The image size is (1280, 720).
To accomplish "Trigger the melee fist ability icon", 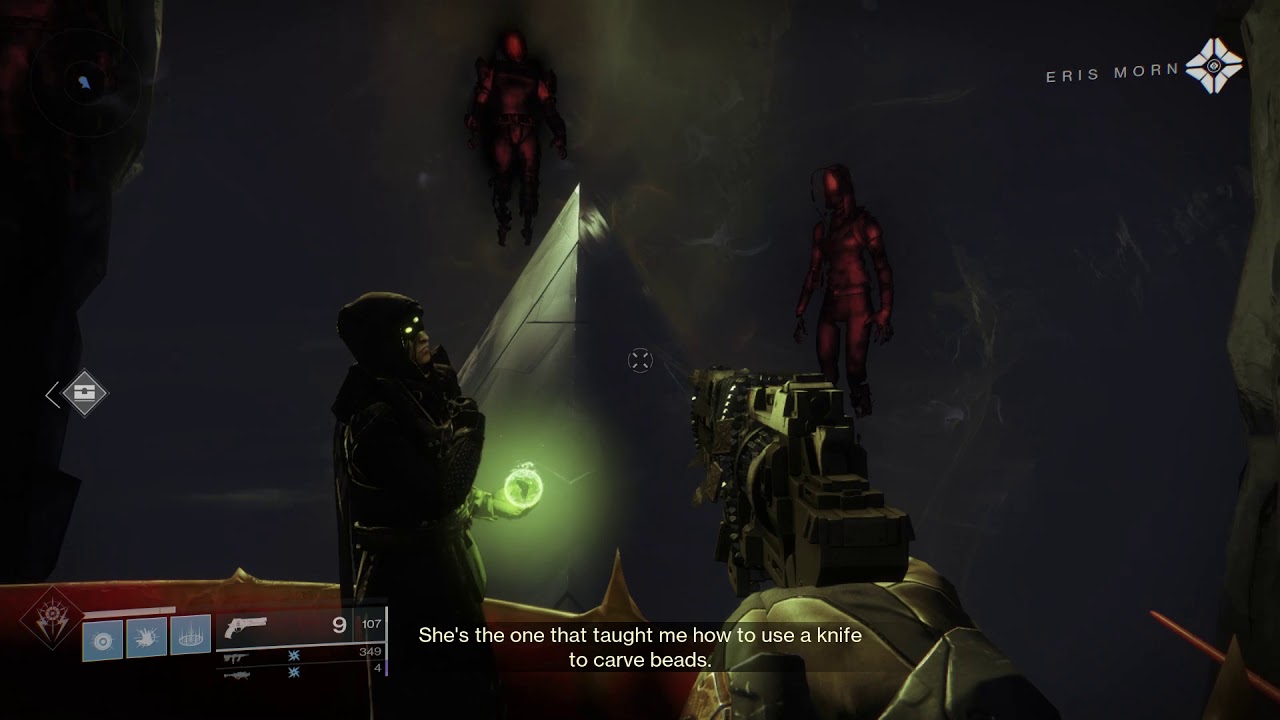I will (x=145, y=636).
